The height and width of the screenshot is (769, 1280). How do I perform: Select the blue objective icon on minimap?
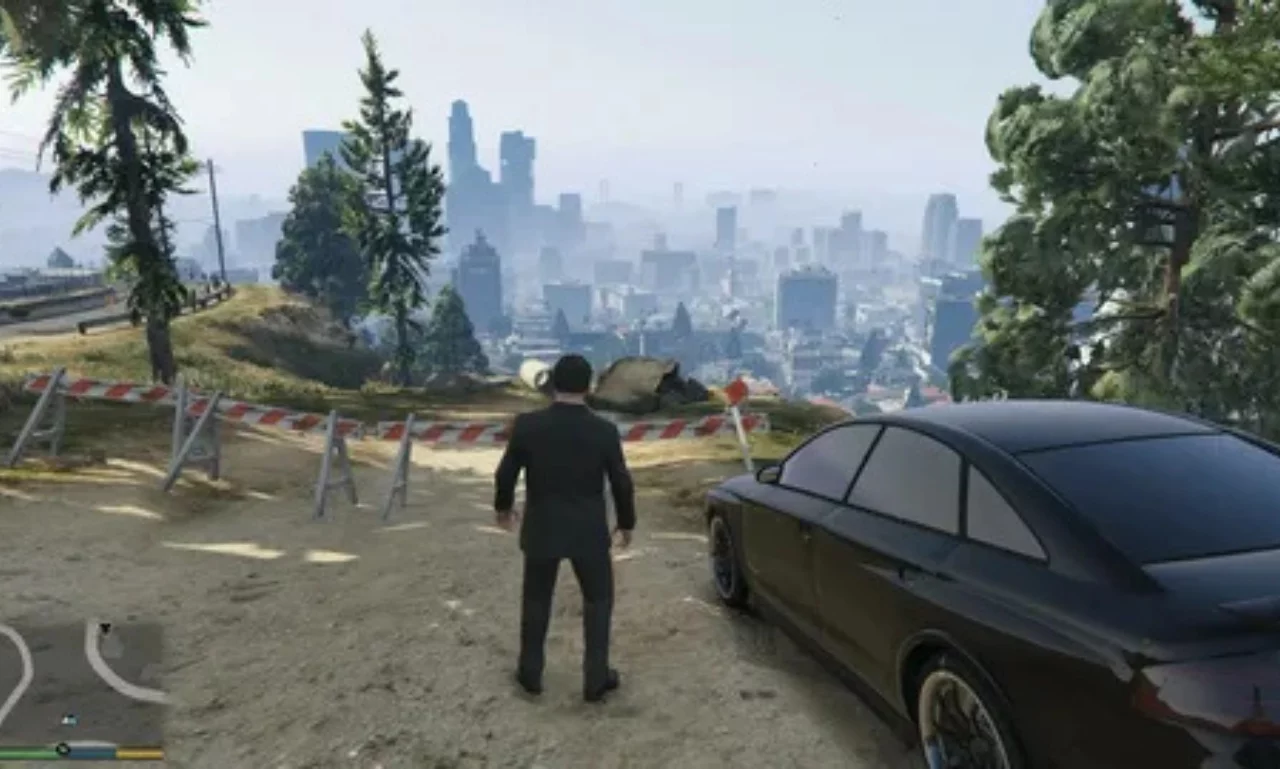click(x=70, y=719)
